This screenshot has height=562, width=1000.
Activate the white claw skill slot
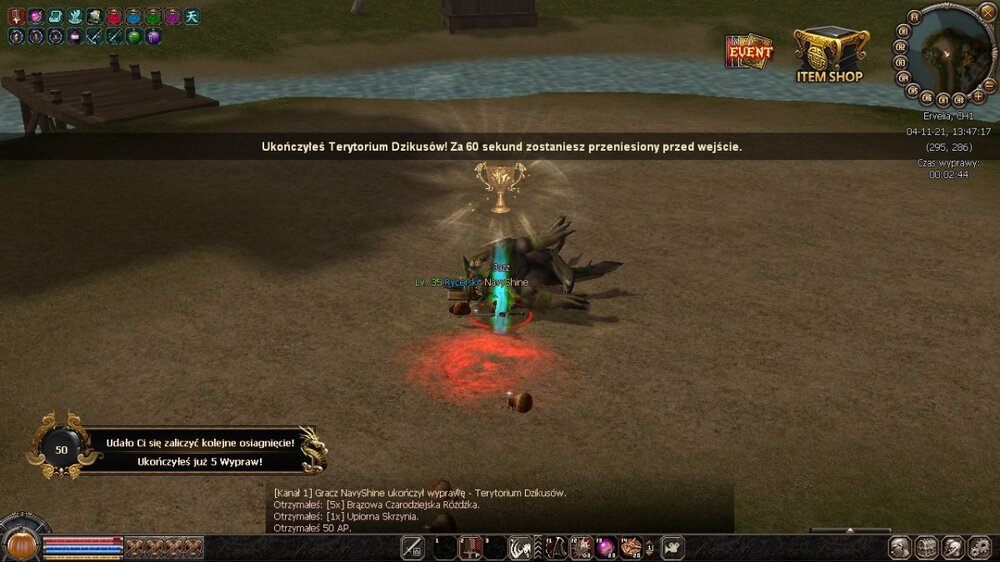click(521, 547)
